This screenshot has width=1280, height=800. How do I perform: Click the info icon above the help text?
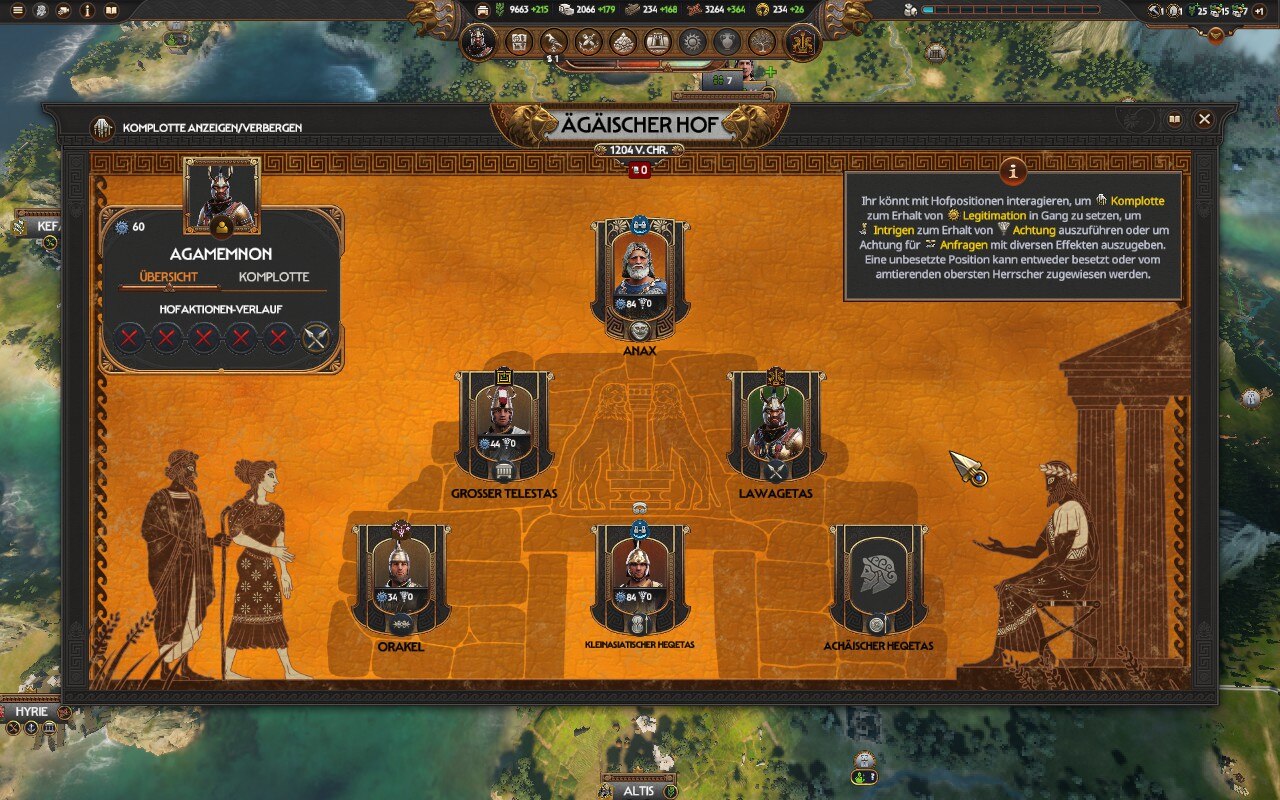pos(1013,171)
